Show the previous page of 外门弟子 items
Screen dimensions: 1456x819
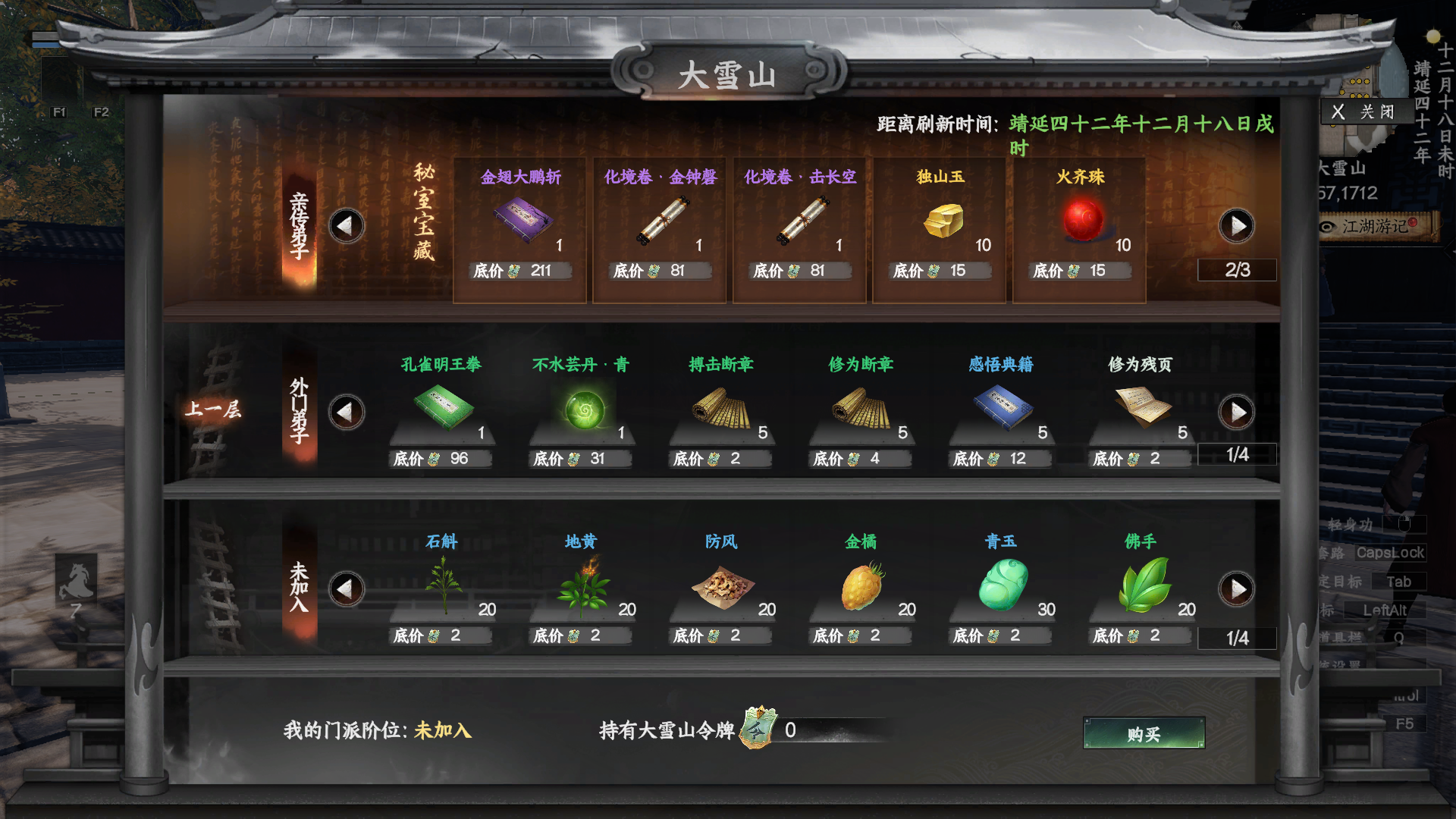pos(347,411)
